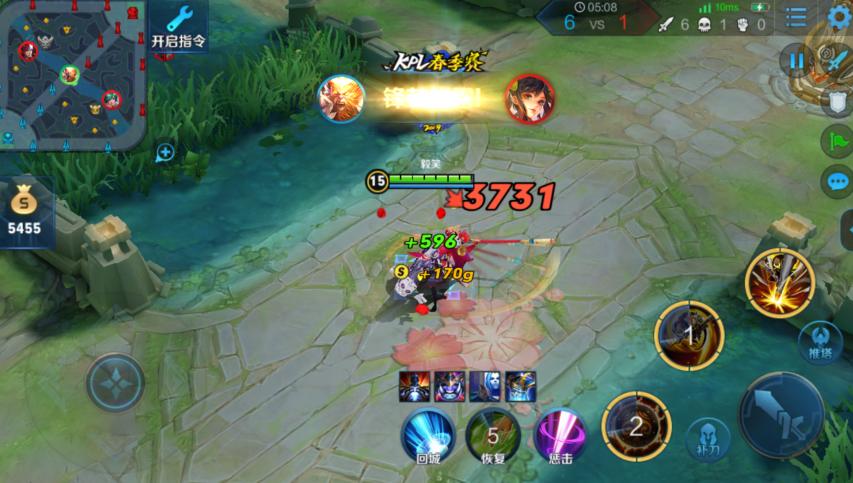
Task: Tap the magnifier icon beside the minimap
Action: pyautogui.click(x=165, y=152)
